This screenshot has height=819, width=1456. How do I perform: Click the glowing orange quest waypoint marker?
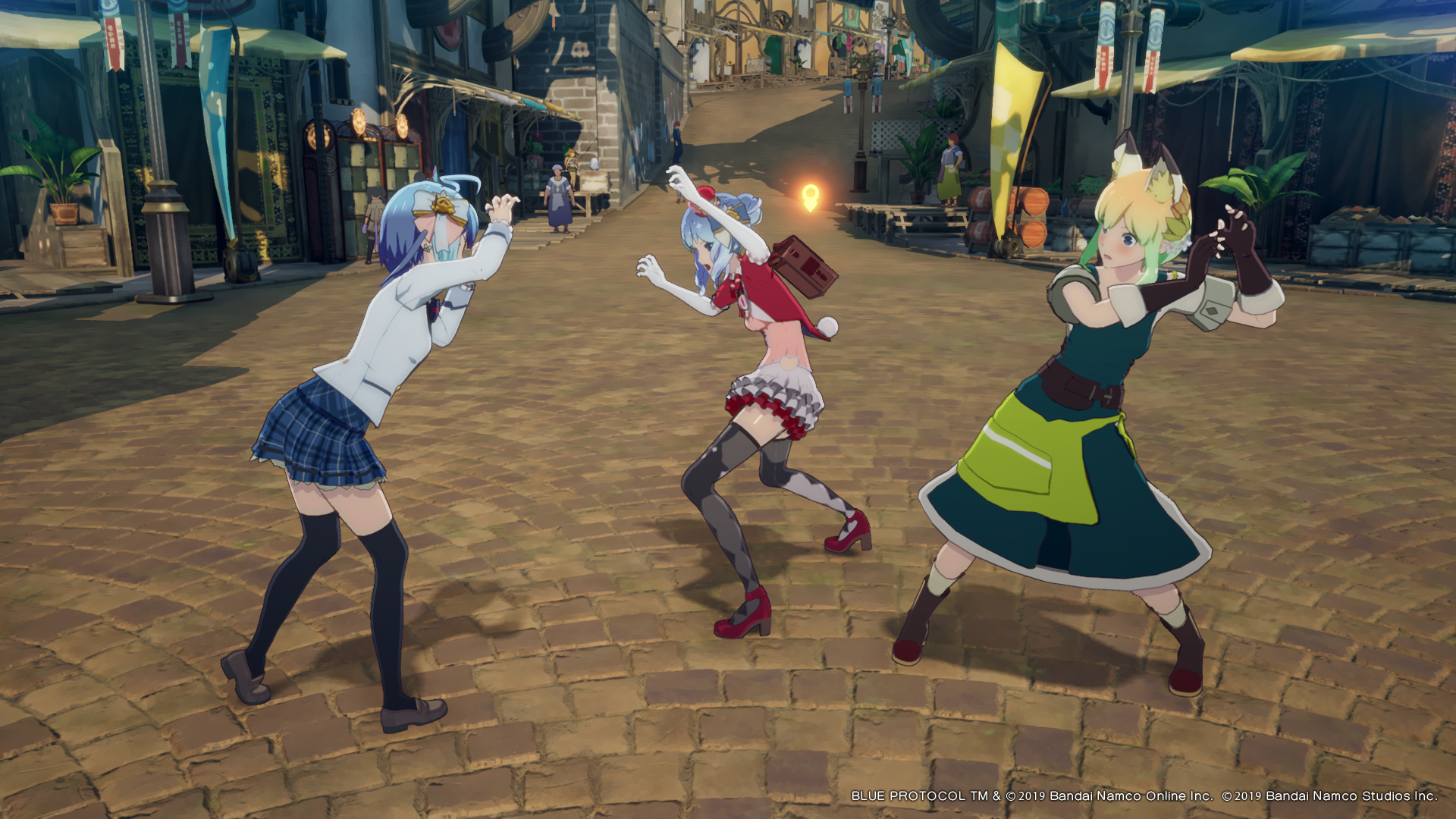pos(810,197)
